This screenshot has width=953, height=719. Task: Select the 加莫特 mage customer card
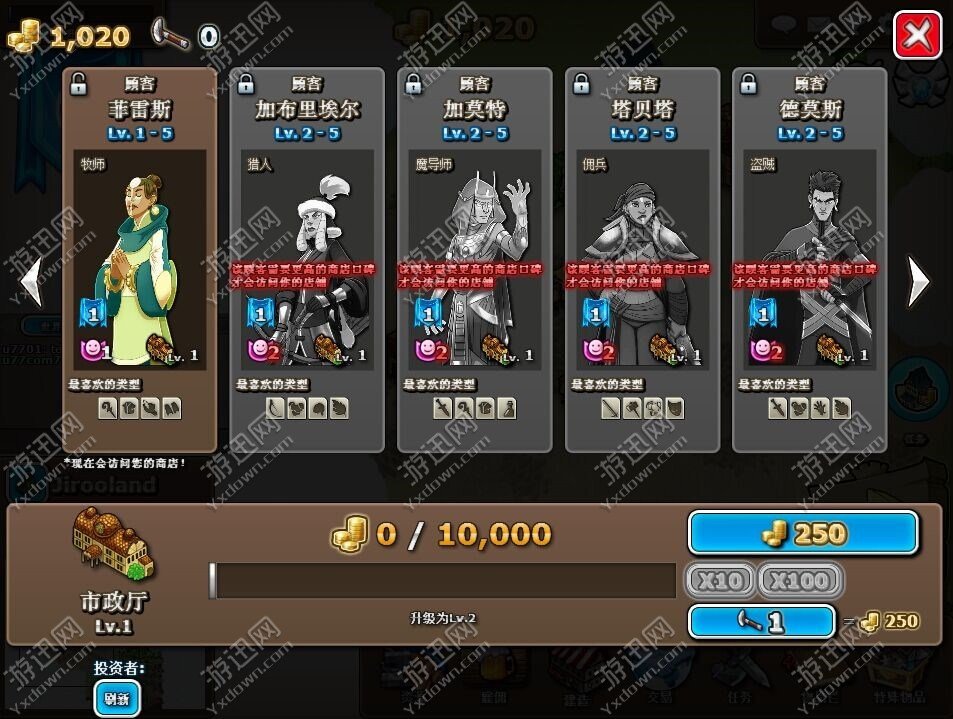[x=475, y=260]
